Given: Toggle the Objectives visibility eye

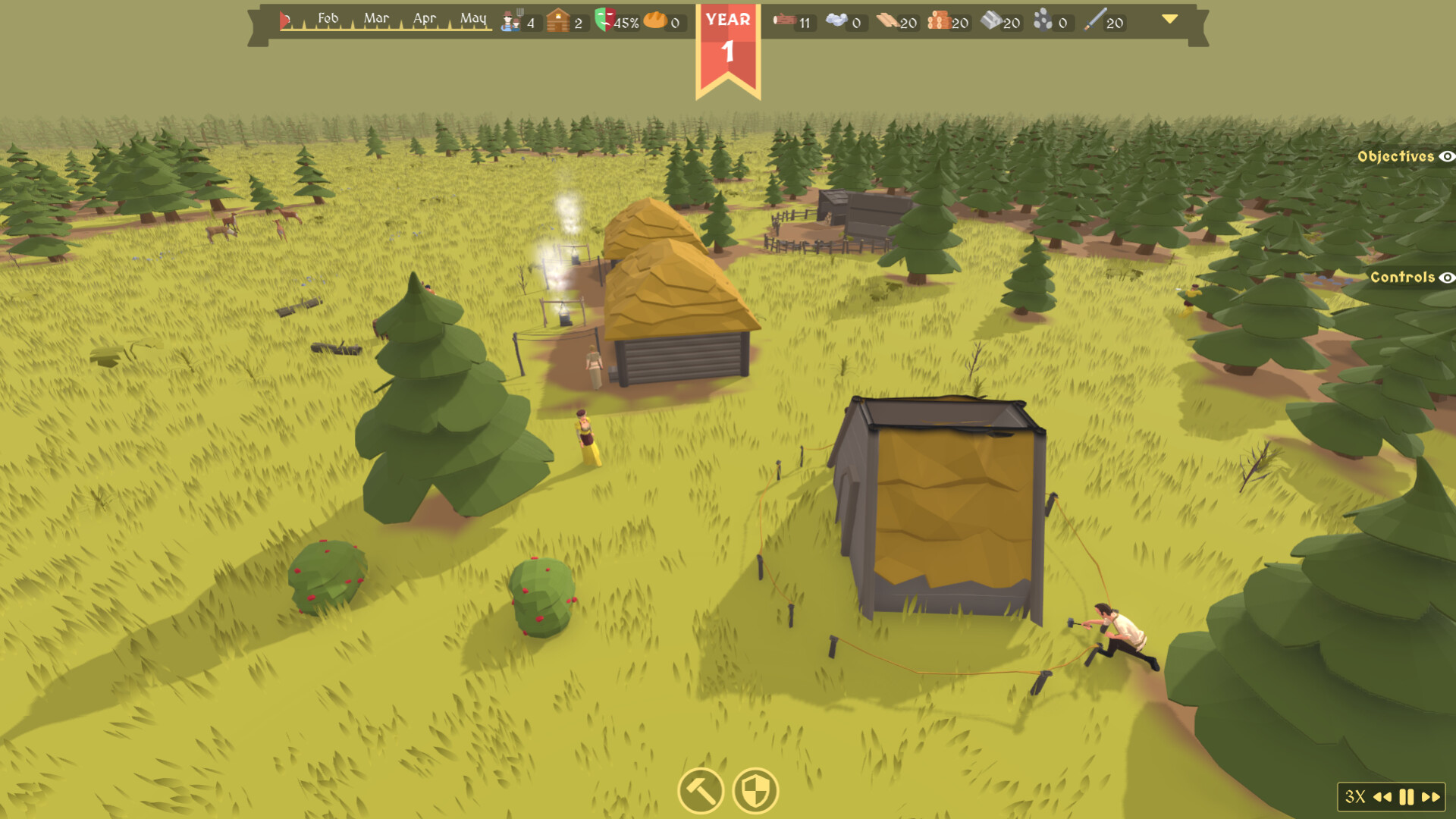Looking at the screenshot, I should (x=1447, y=156).
